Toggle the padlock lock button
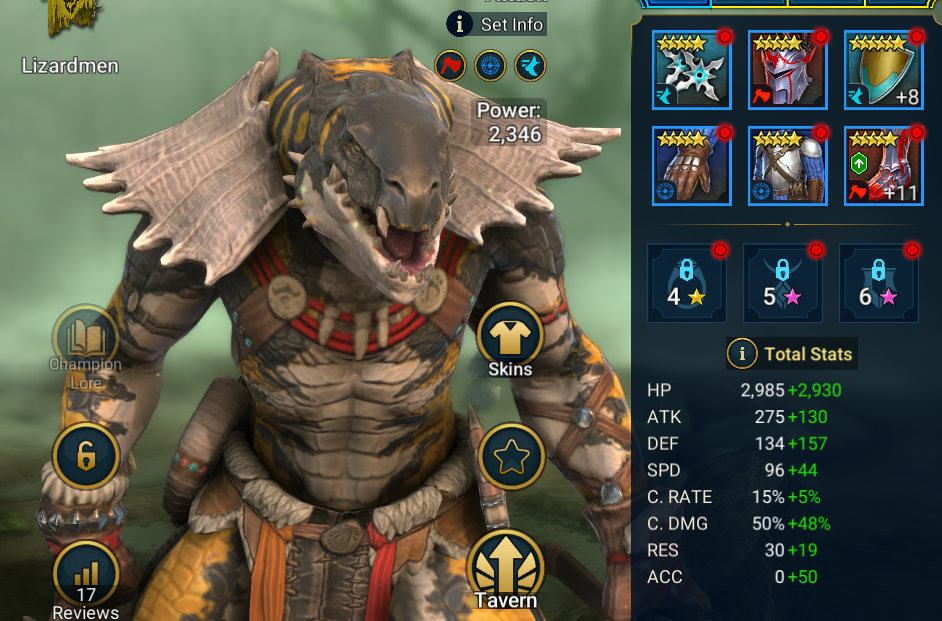 (85, 456)
